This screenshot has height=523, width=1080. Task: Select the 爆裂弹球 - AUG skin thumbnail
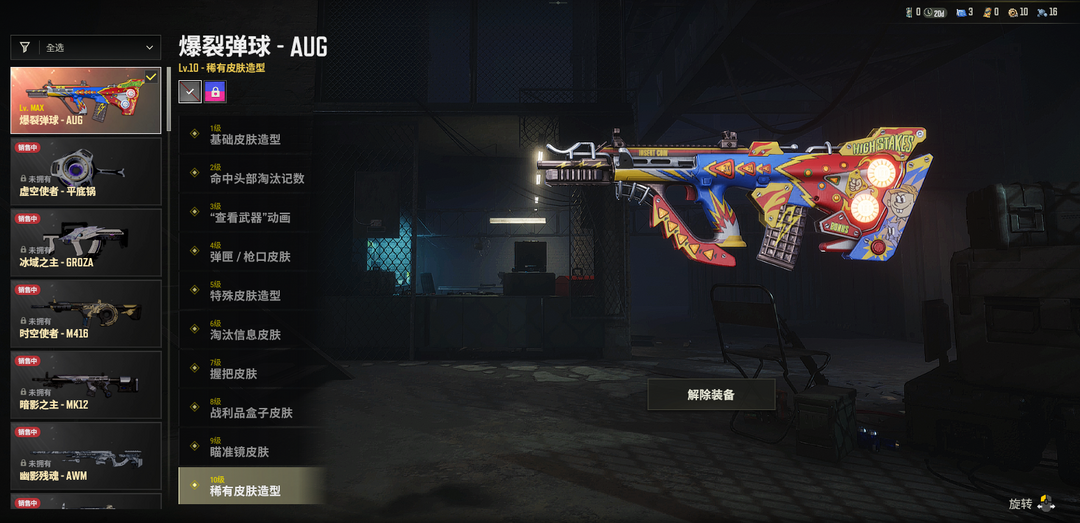pyautogui.click(x=85, y=100)
